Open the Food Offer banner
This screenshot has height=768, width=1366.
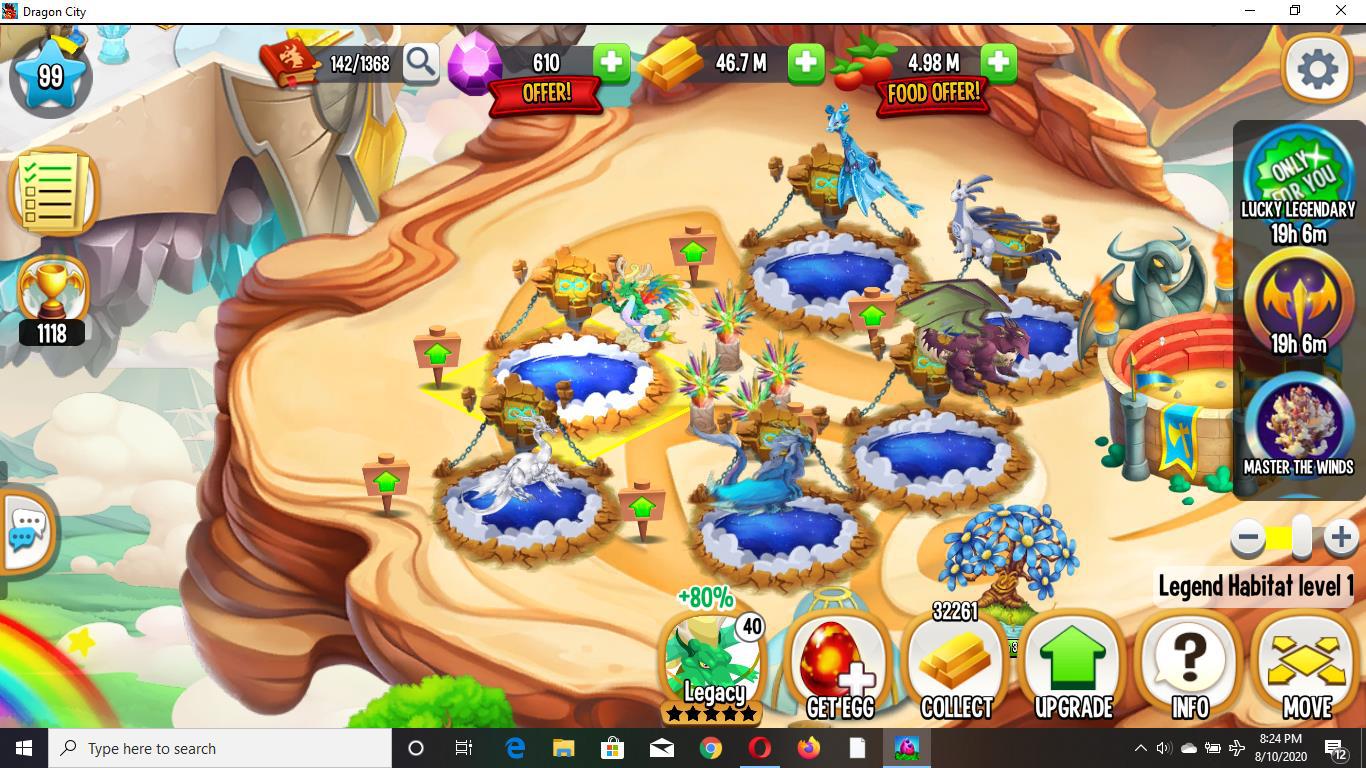(x=932, y=92)
